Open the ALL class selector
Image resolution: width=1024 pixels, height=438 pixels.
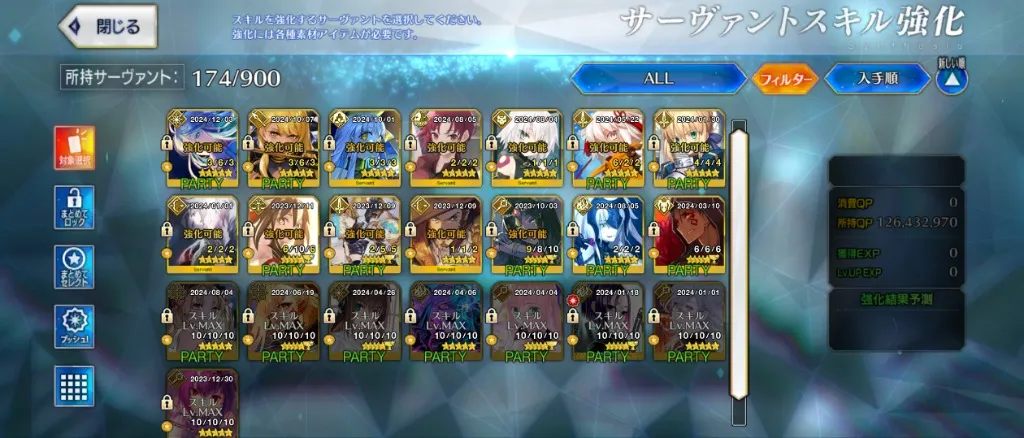click(658, 78)
